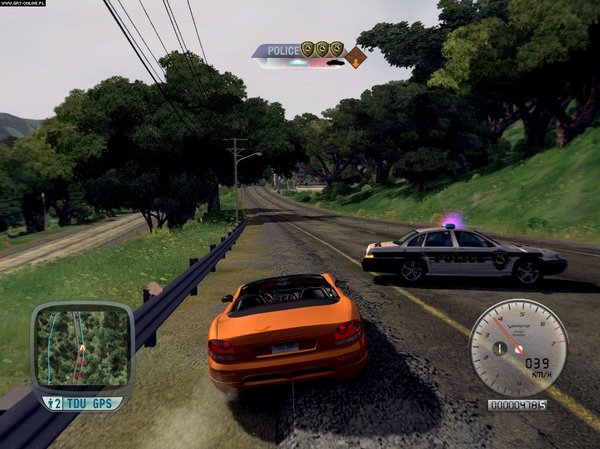Click the orange diamond police warning icon
Screen dimensions: 600x449
[355, 56]
